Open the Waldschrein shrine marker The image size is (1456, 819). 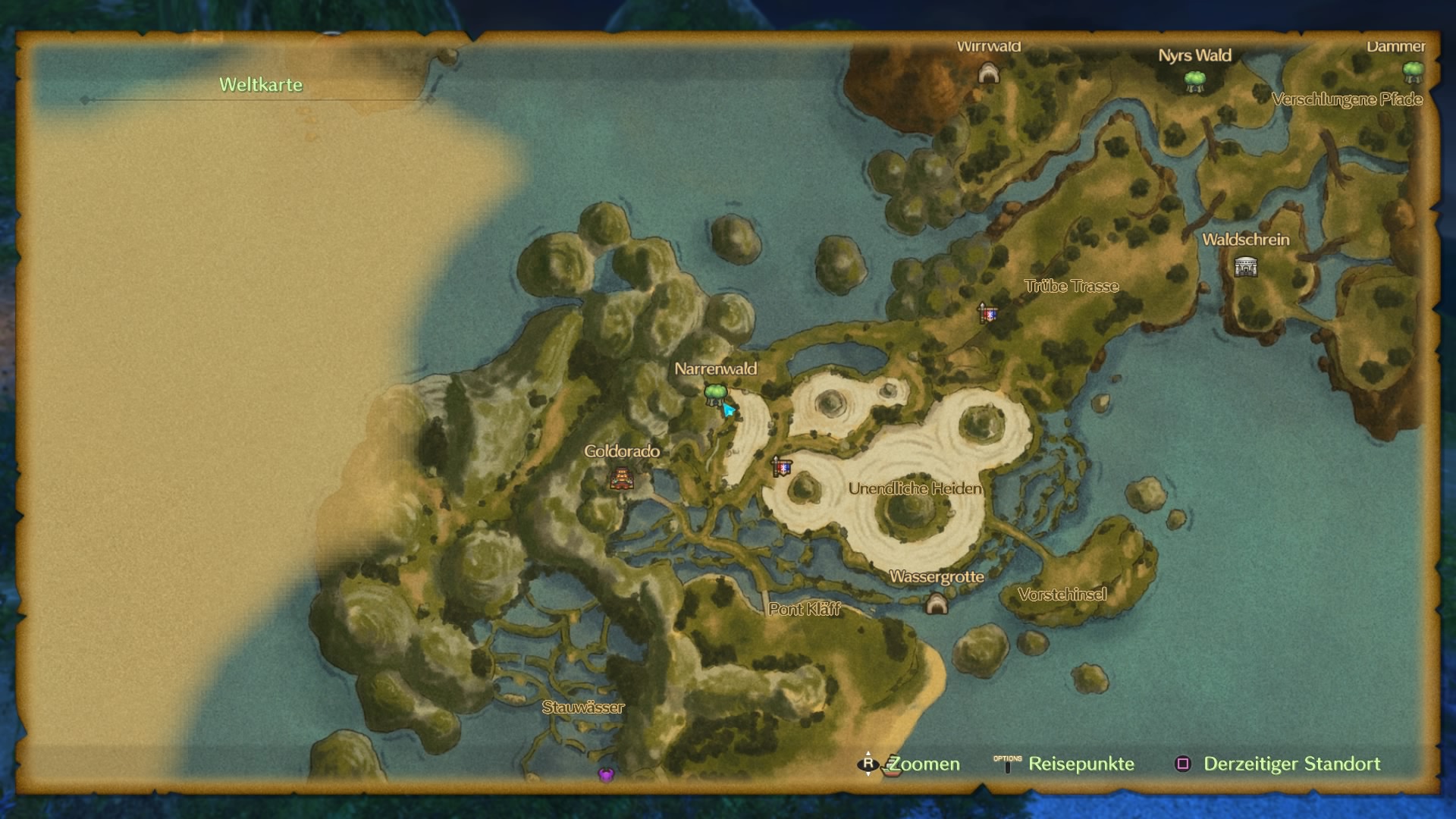point(1245,267)
